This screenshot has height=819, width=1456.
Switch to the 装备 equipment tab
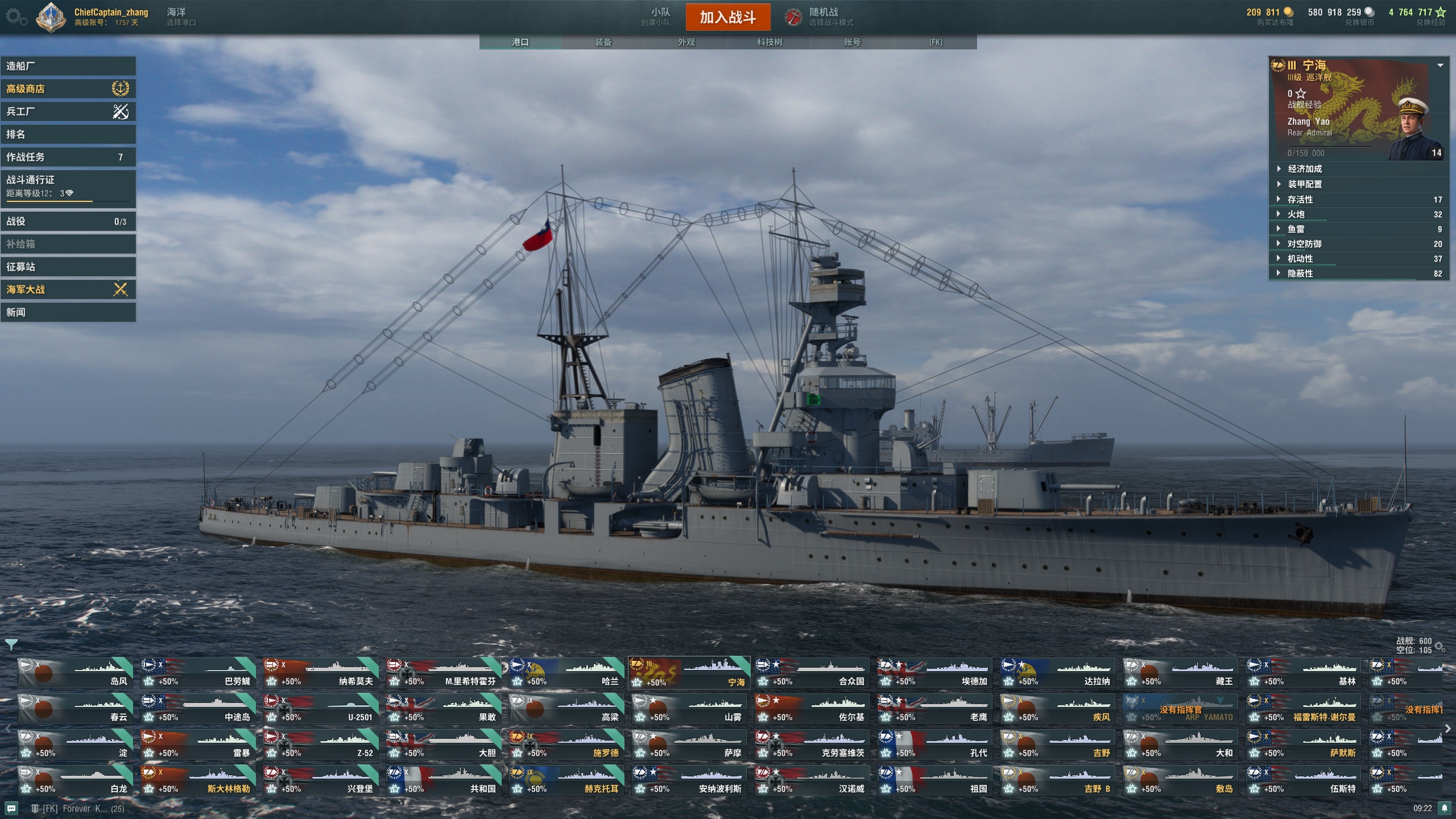pos(603,42)
